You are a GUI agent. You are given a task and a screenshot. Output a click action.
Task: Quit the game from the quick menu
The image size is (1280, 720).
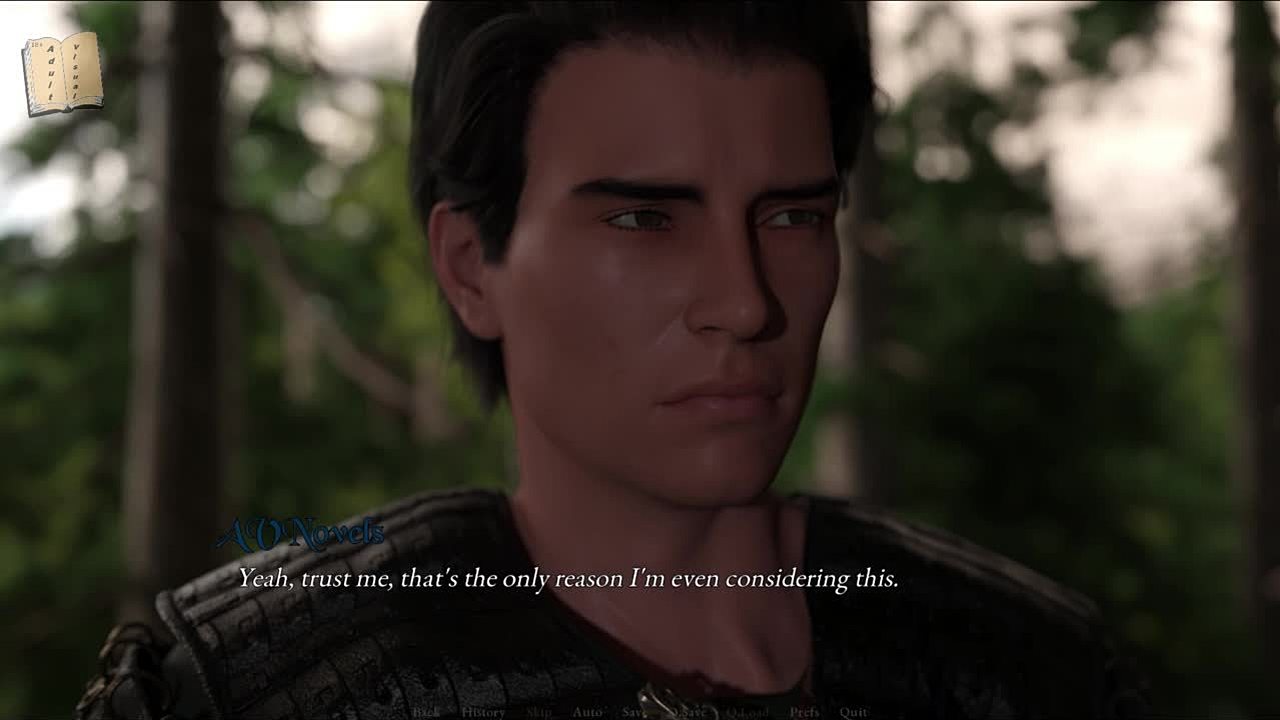(x=853, y=712)
